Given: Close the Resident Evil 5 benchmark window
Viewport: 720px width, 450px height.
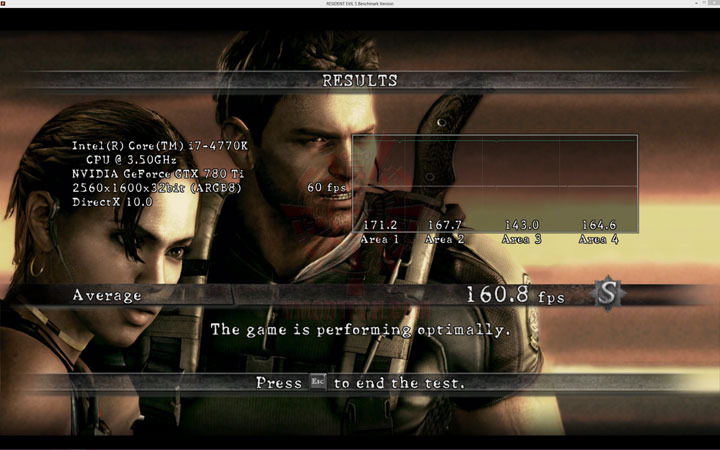Looking at the screenshot, I should [711, 4].
